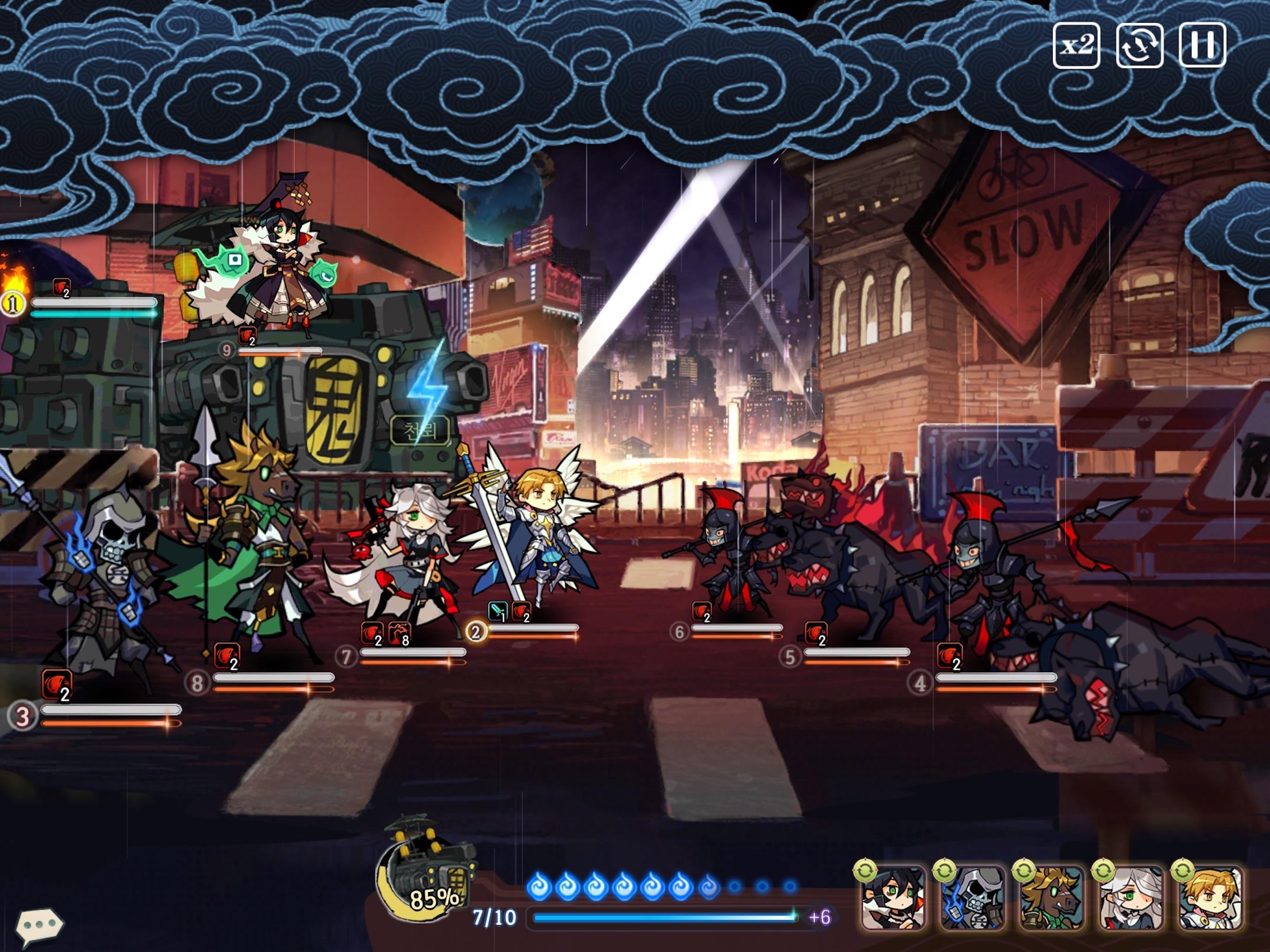1270x952 pixels.
Task: Select the blond angel knight portrait
Action: tap(1209, 898)
